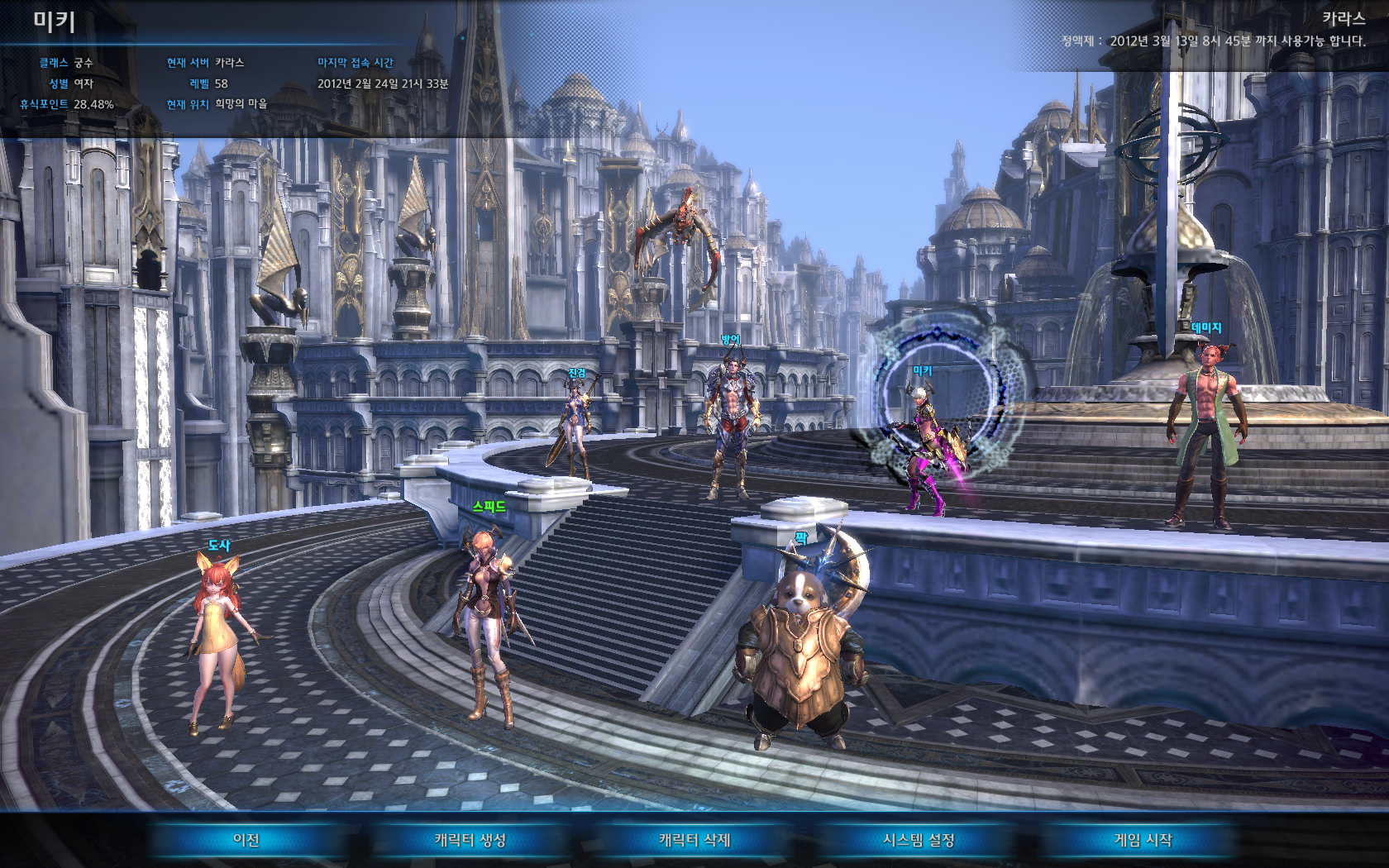
Task: Select the dog-like character named 팍
Action: coord(800,653)
